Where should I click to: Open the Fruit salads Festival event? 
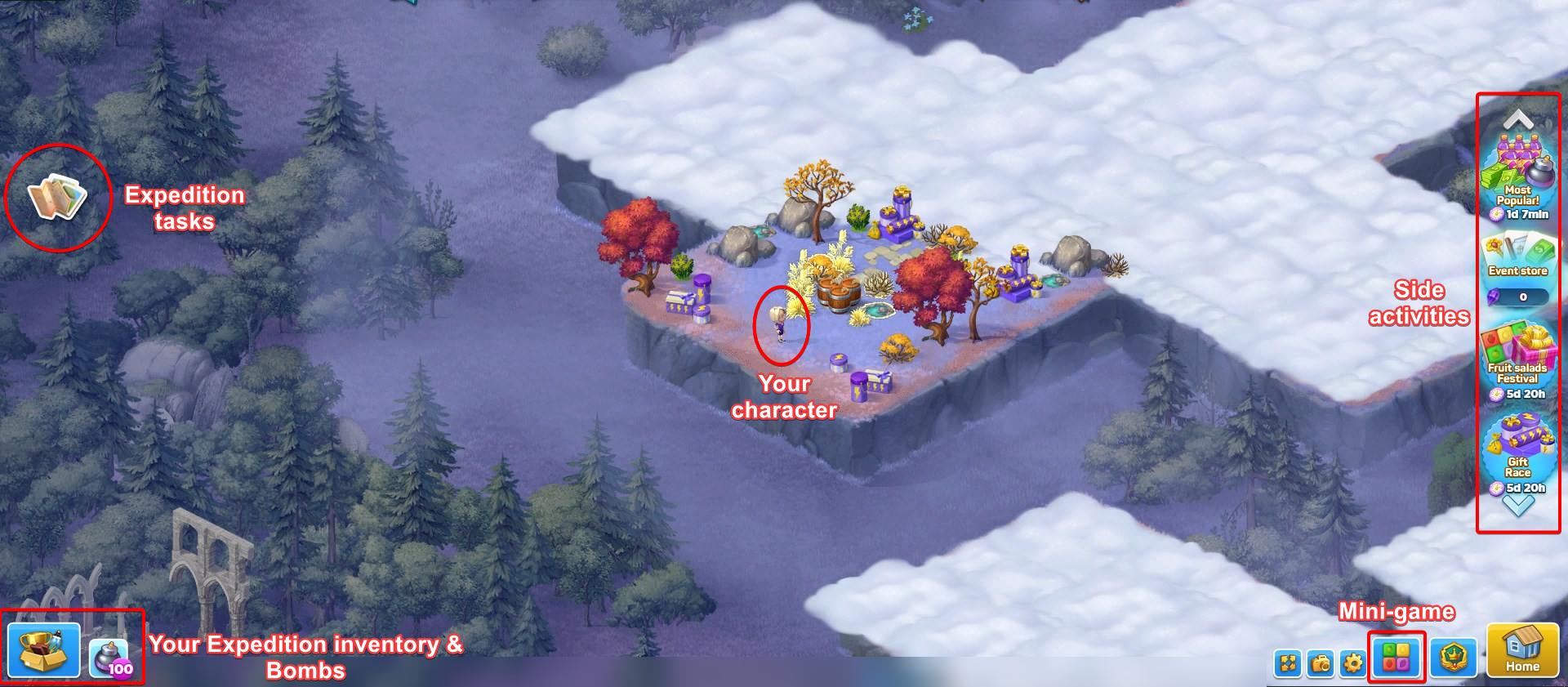pos(1517,355)
